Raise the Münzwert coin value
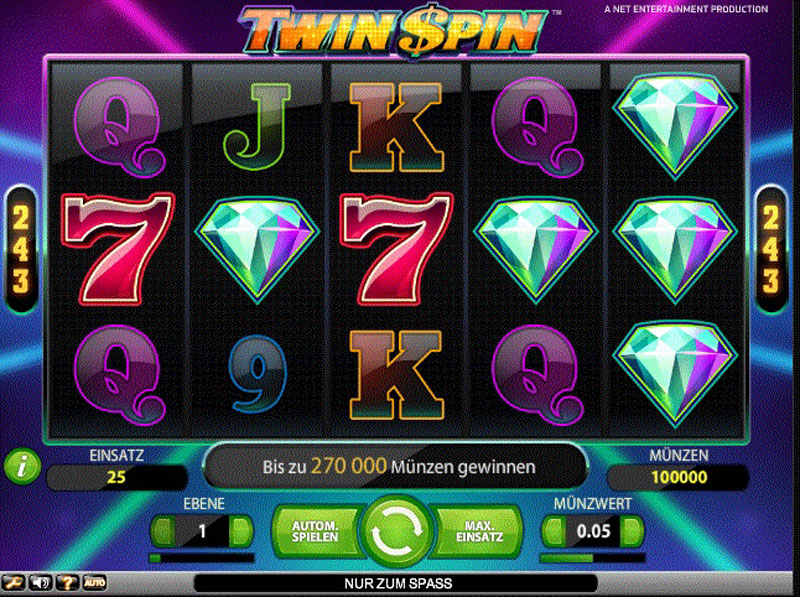The width and height of the screenshot is (800, 597). [x=630, y=531]
